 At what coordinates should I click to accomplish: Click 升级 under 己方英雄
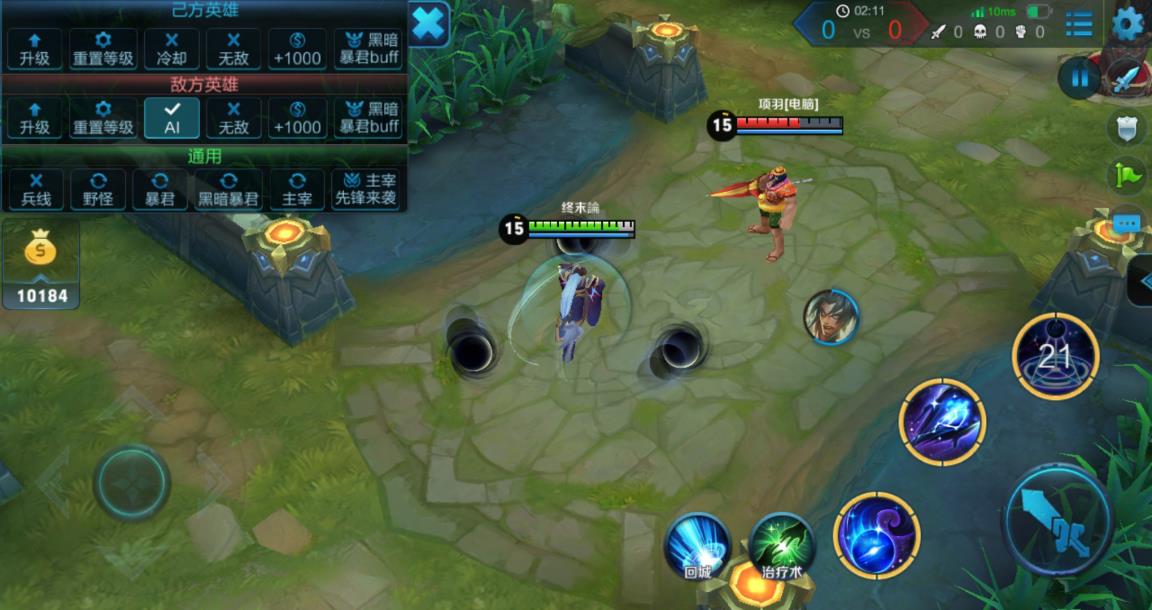coord(34,48)
